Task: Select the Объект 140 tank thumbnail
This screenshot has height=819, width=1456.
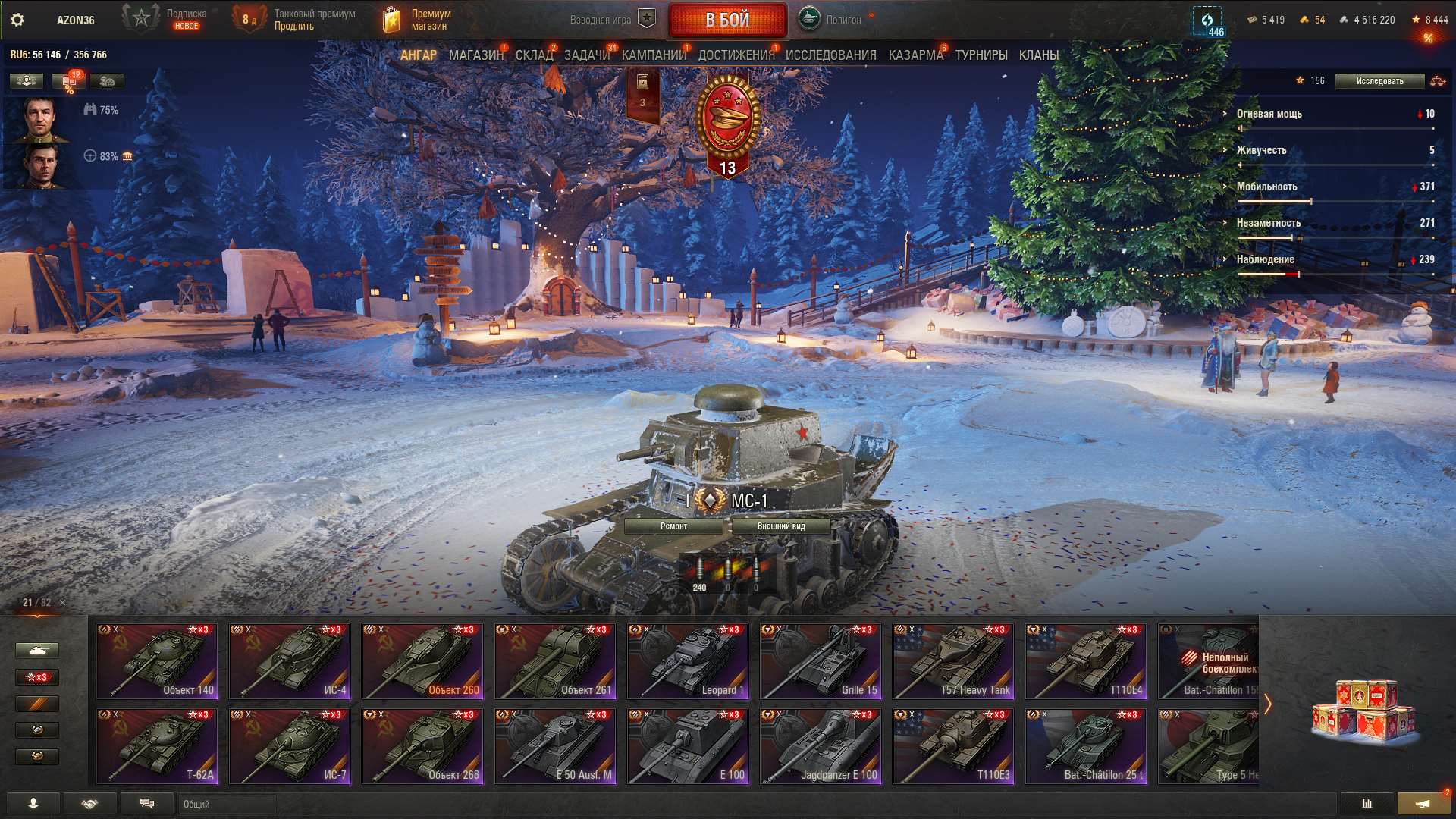Action: pyautogui.click(x=157, y=661)
